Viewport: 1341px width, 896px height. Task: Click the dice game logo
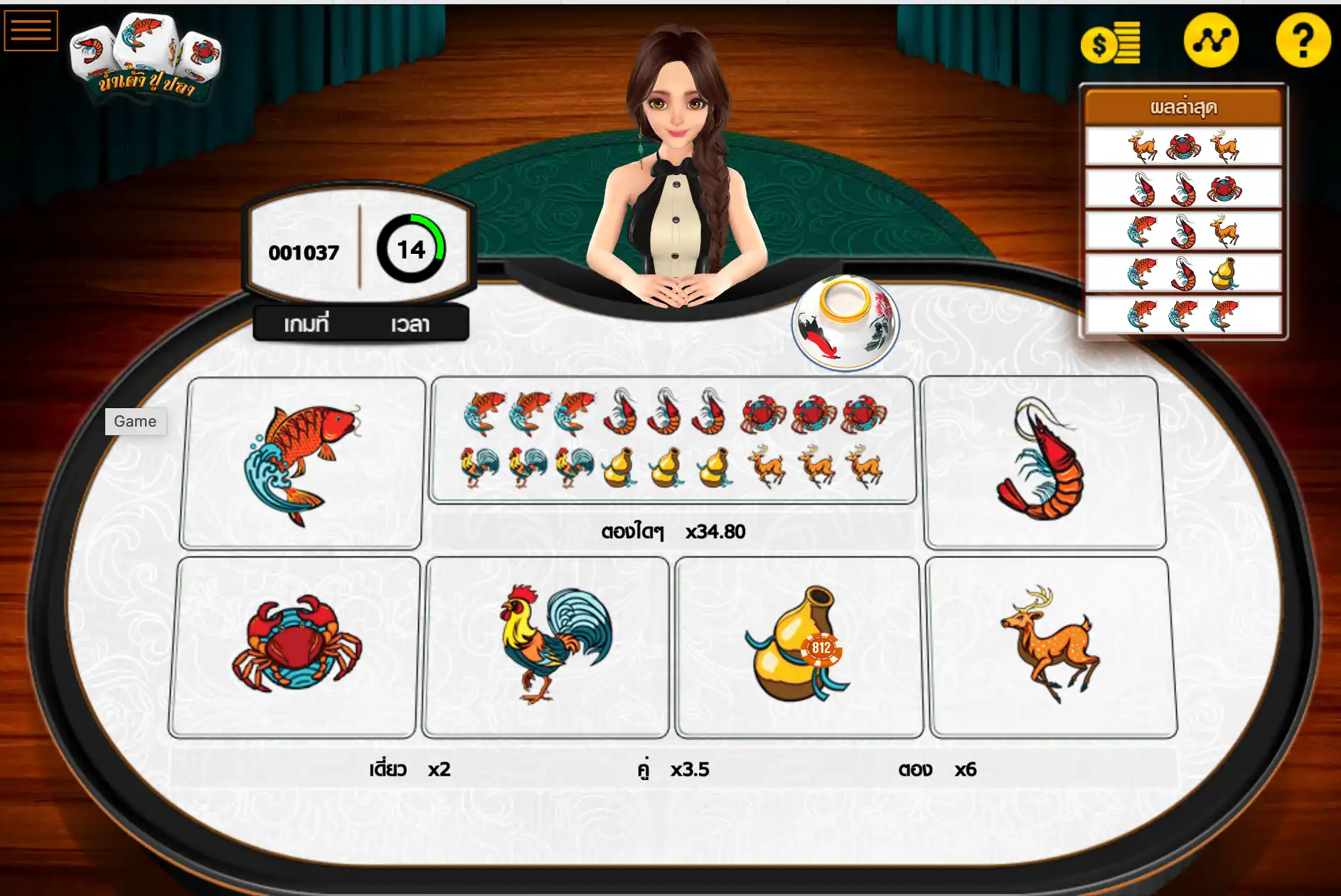coord(142,57)
